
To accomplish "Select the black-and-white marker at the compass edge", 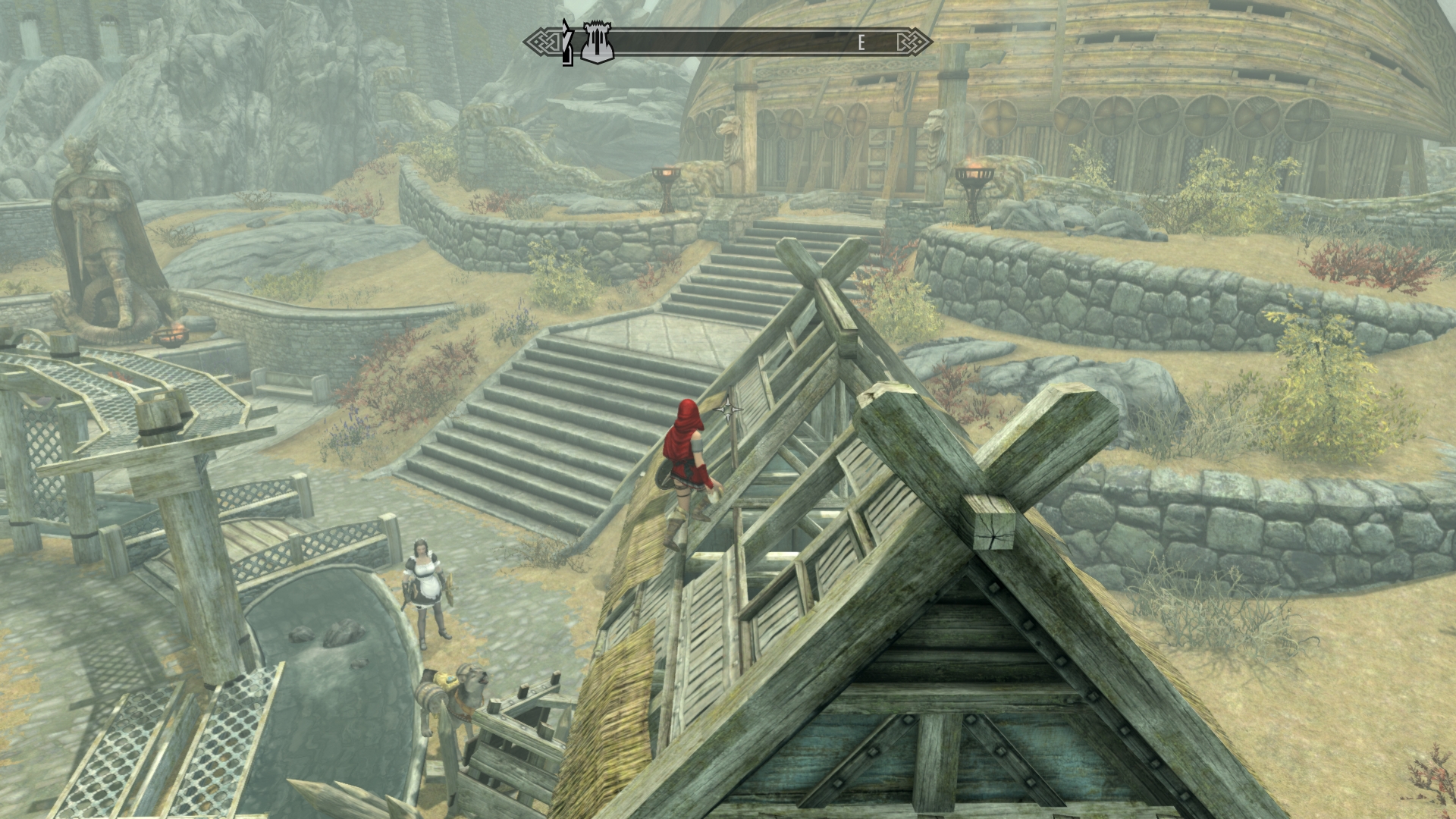I will coord(566,43).
